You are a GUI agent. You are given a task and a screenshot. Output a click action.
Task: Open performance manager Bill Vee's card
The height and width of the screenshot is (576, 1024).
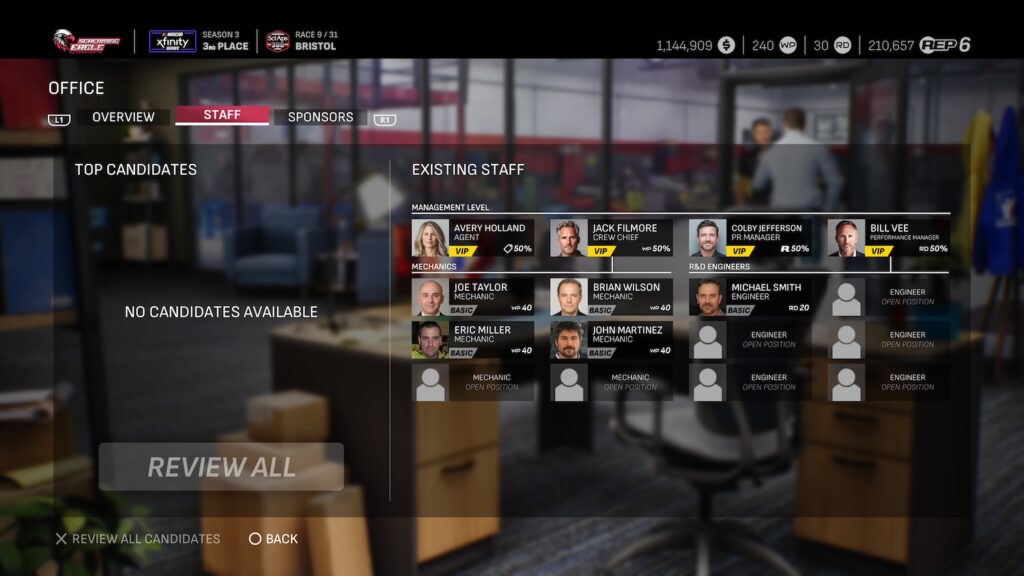point(888,238)
